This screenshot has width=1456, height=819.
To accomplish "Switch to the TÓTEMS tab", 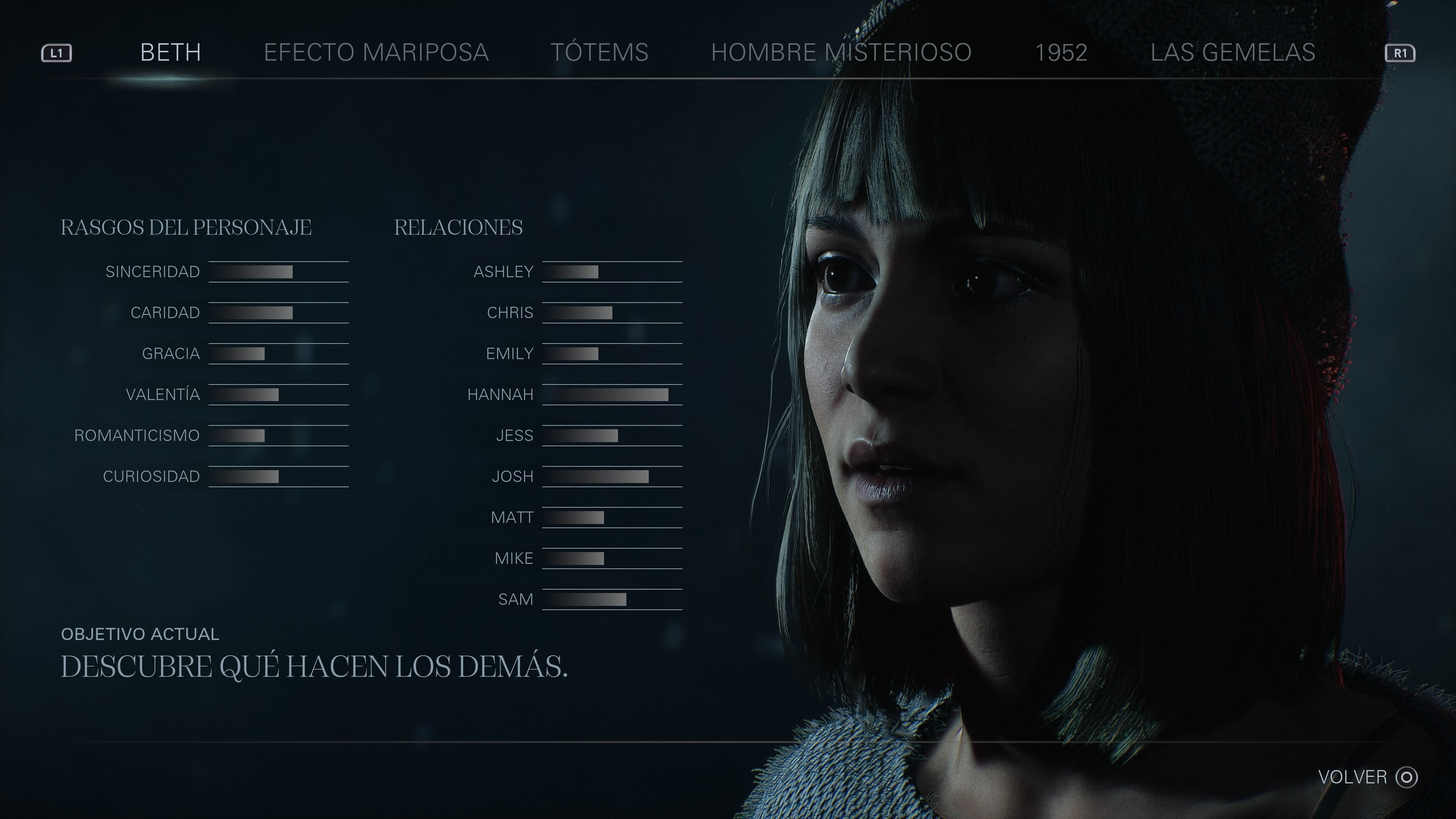I will (601, 53).
